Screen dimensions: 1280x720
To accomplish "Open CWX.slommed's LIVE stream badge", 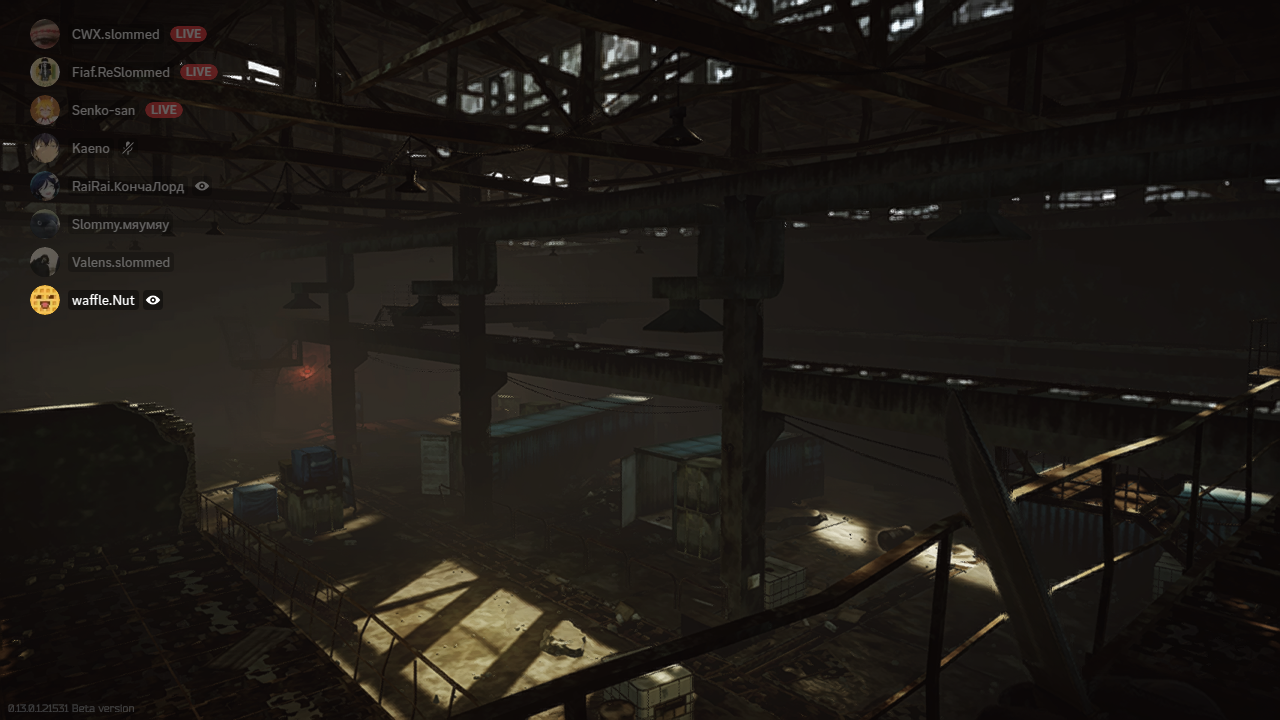I will [189, 33].
